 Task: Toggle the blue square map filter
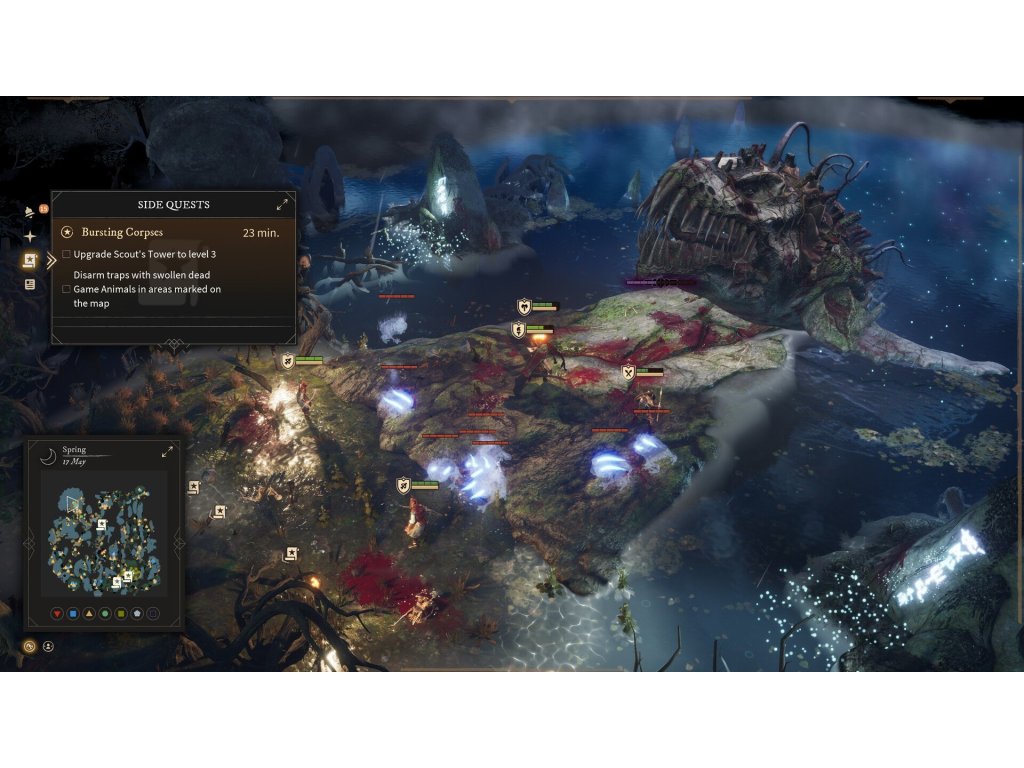pyautogui.click(x=73, y=613)
